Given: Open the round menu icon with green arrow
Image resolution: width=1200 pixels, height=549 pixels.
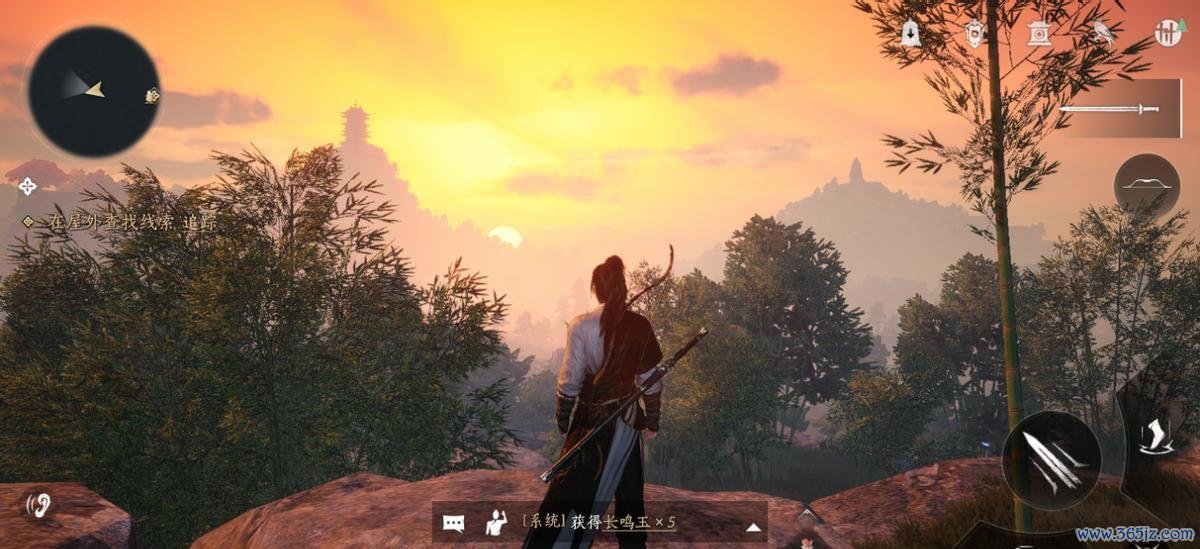Looking at the screenshot, I should [1167, 32].
